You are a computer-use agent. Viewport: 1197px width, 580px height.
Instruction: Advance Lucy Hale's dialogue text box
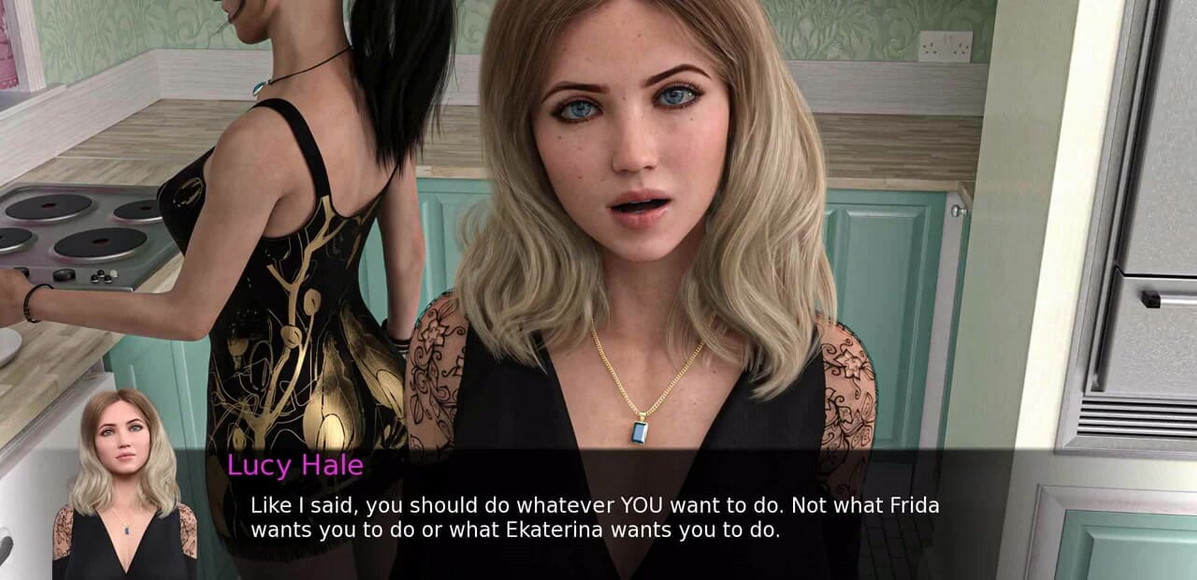(594, 516)
